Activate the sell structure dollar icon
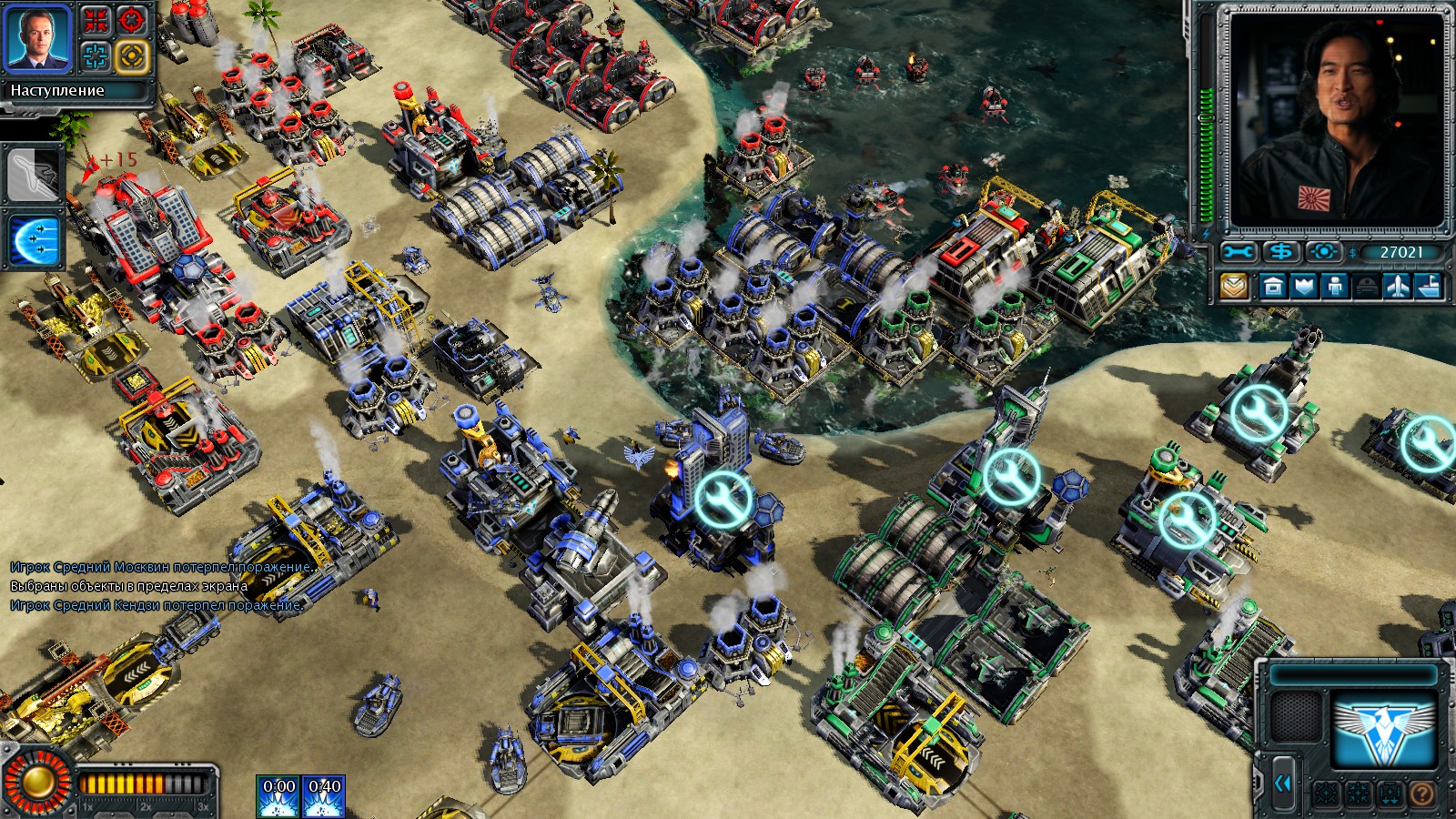Image resolution: width=1456 pixels, height=819 pixels. click(x=1279, y=251)
